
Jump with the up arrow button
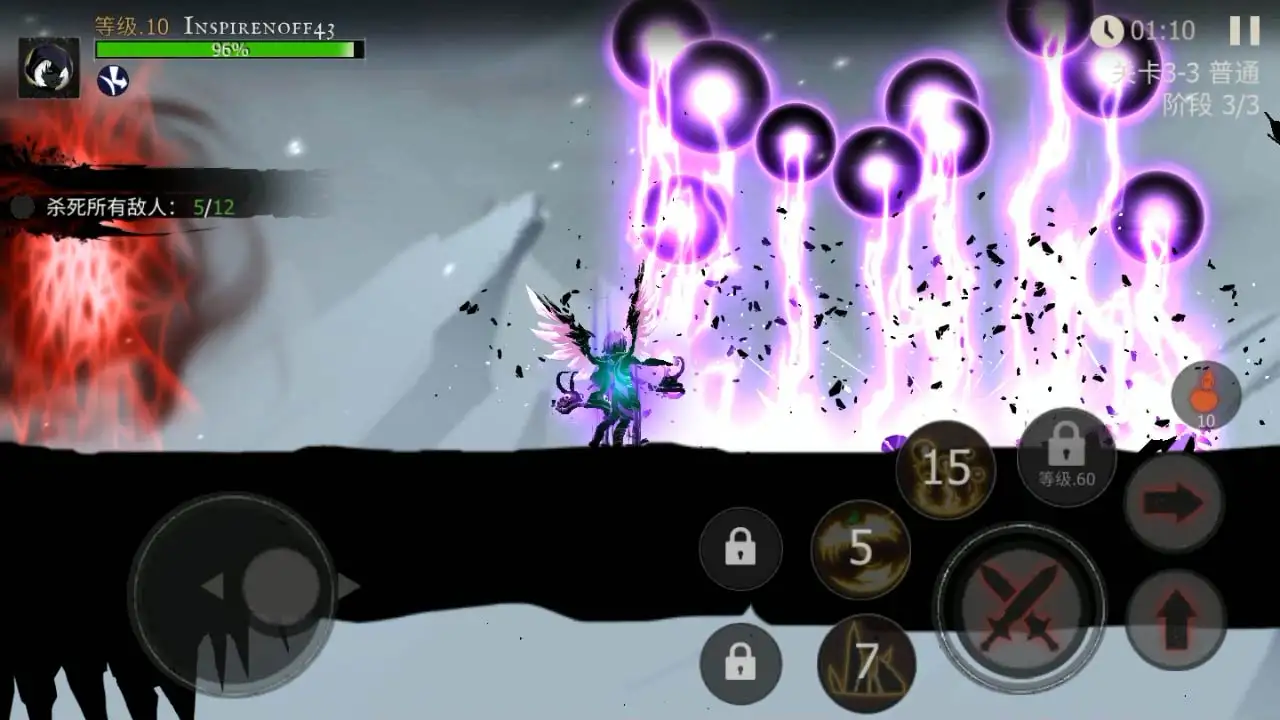(1176, 619)
